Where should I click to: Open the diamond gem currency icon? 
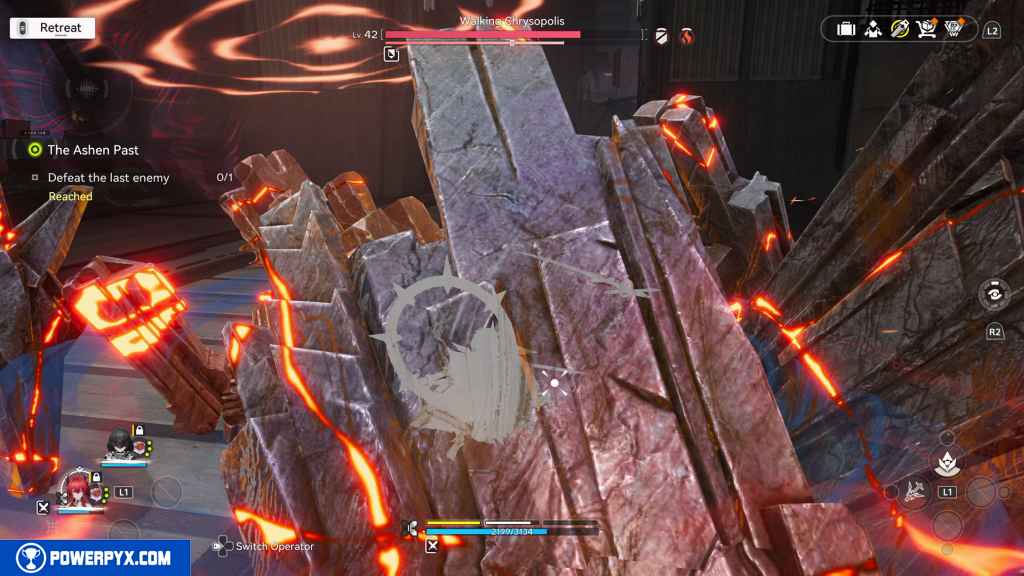(954, 30)
